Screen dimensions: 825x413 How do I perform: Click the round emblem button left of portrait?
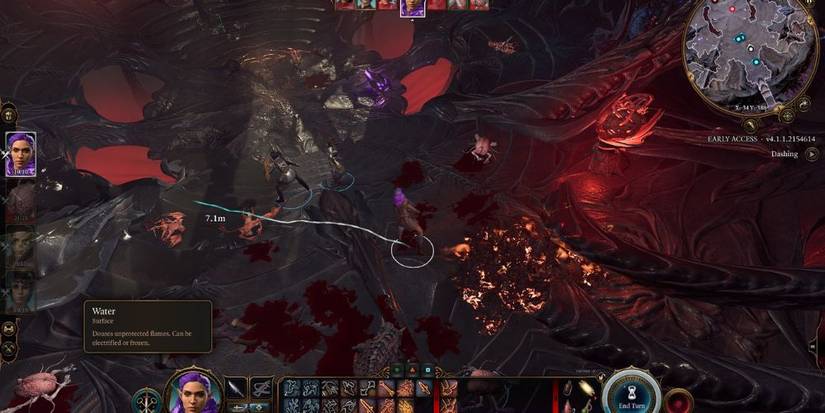pyautogui.click(x=148, y=400)
